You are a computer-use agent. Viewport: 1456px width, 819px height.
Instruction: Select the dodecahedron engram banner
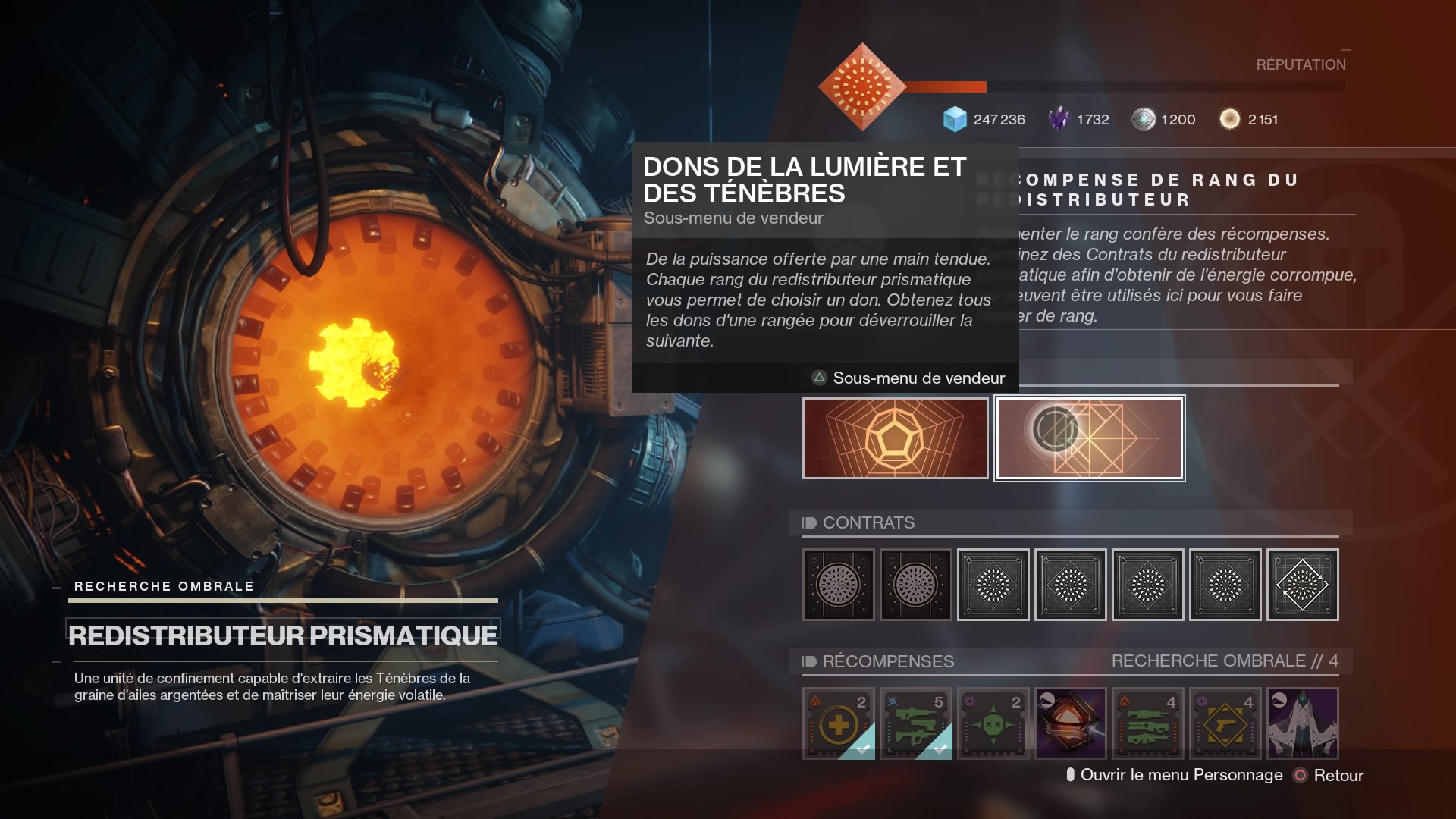coord(896,438)
